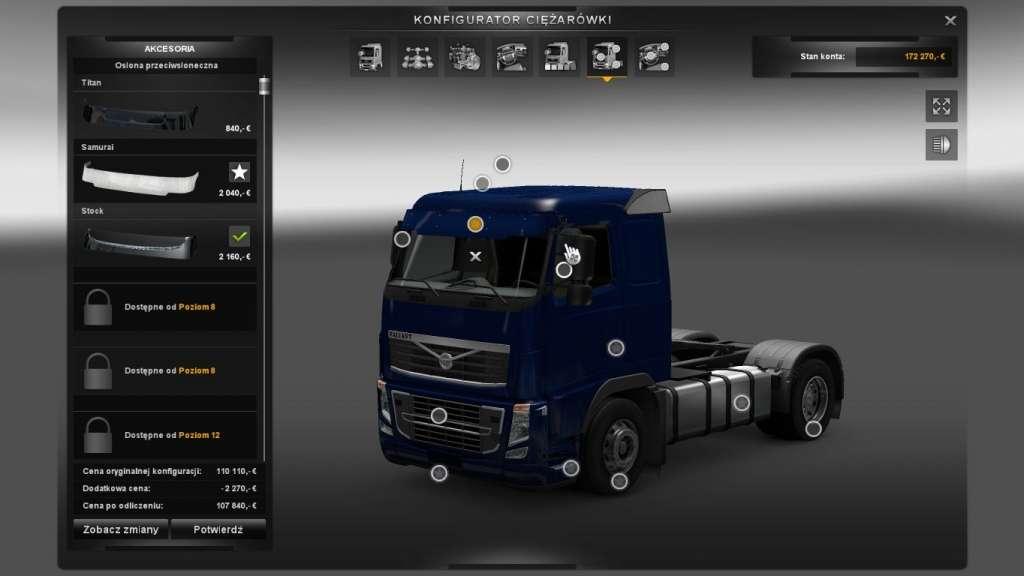Select the orange sun visor node
1024x576 pixels.
pyautogui.click(x=476, y=224)
